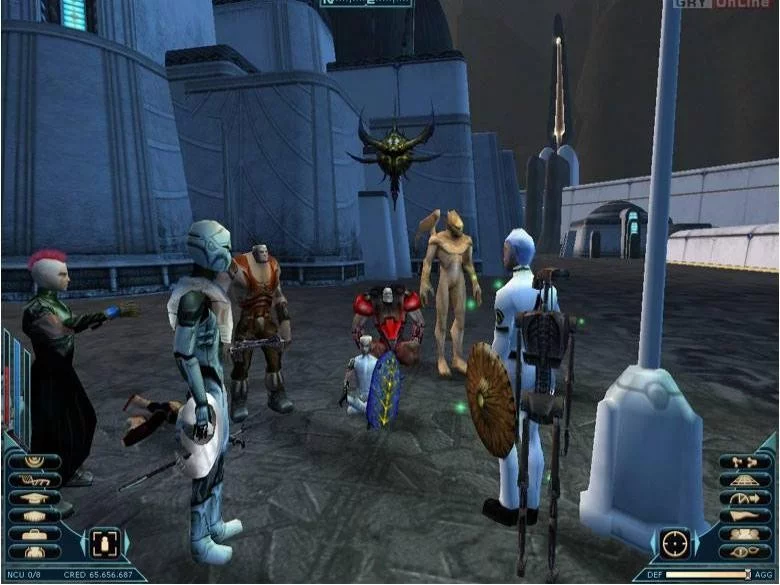Click the left arrow beside character frame
780x585 pixels.
(x=84, y=543)
